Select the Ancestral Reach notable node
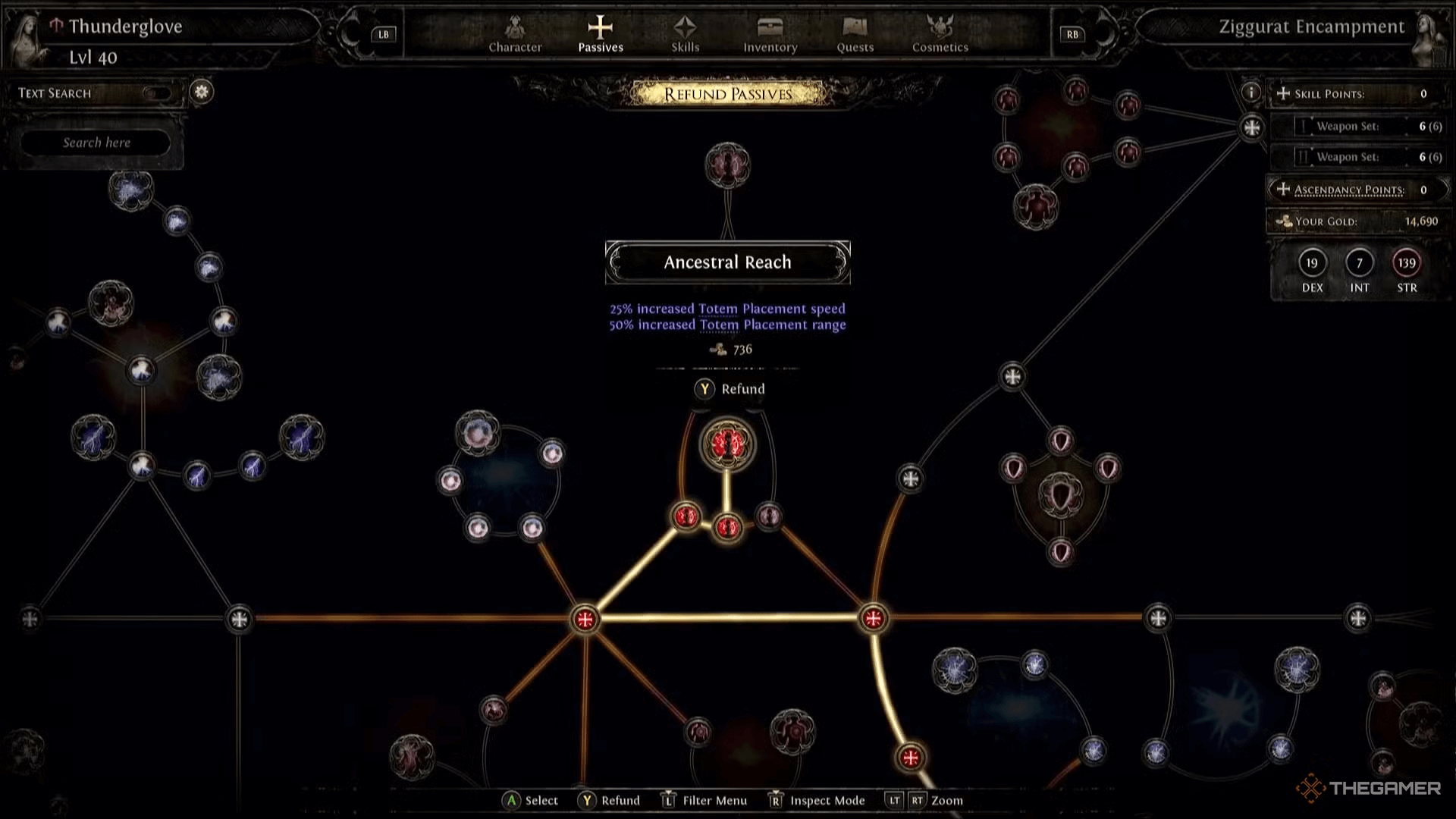Viewport: 1456px width, 819px height. pos(727,444)
